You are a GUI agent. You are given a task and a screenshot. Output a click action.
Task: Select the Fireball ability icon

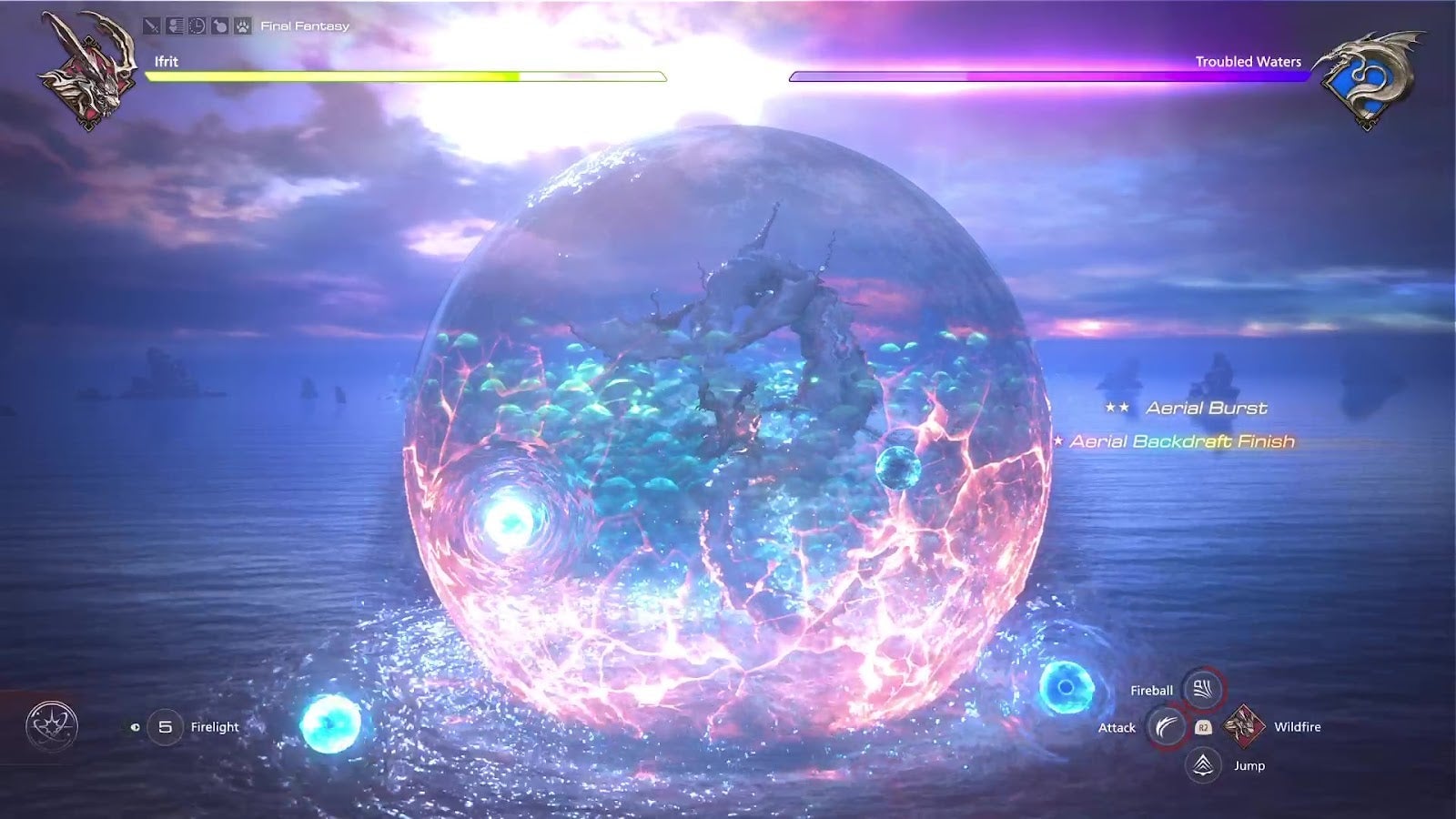point(1200,690)
